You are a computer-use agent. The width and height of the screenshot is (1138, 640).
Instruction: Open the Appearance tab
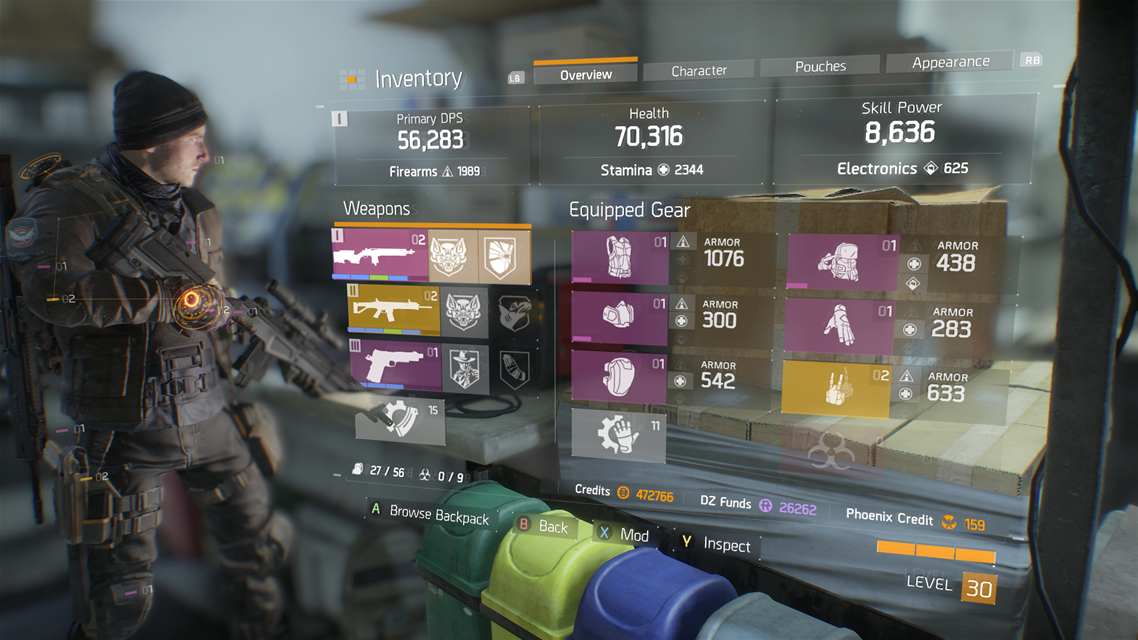click(950, 62)
